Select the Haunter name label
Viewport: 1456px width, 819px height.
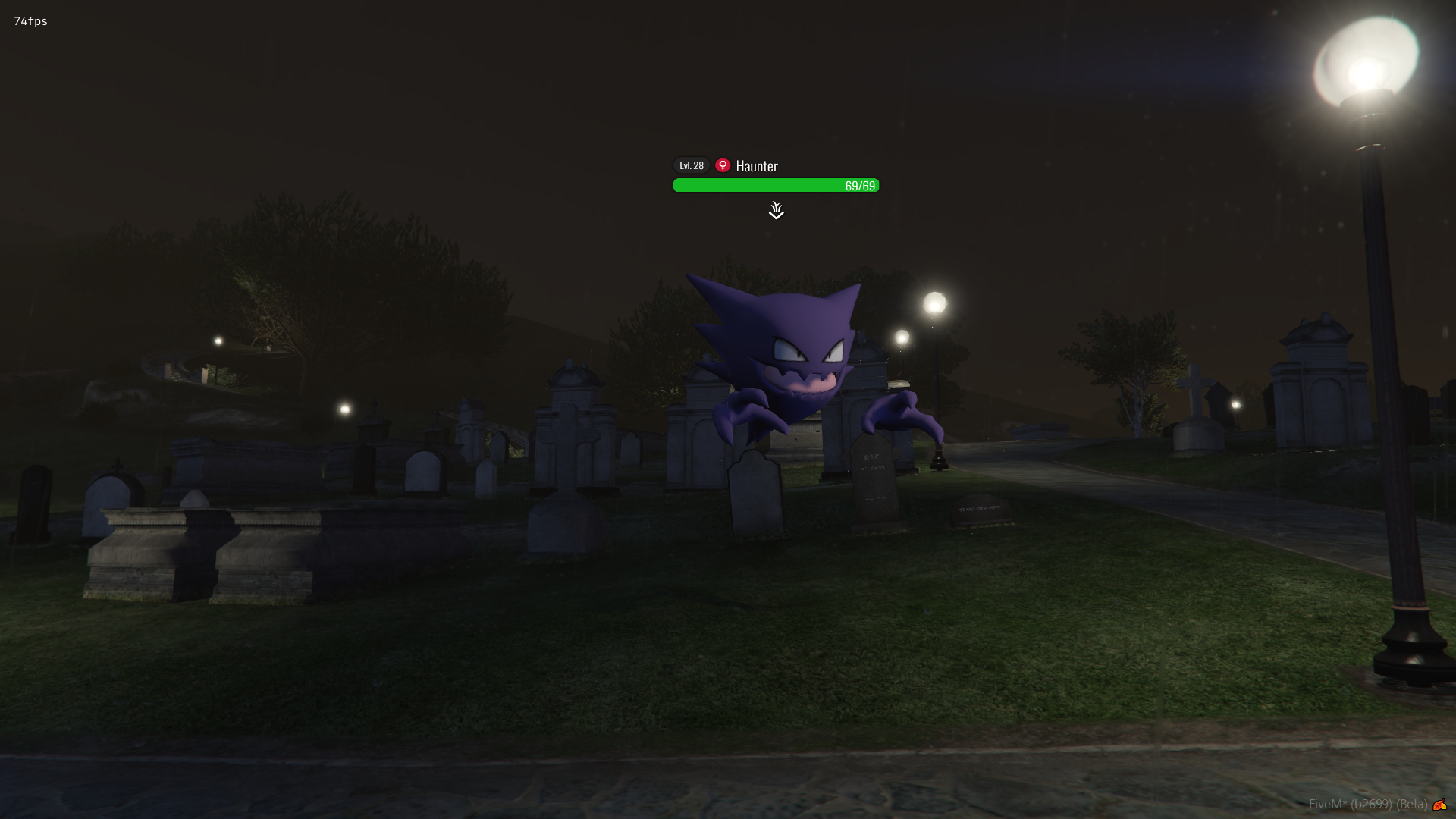pos(757,166)
